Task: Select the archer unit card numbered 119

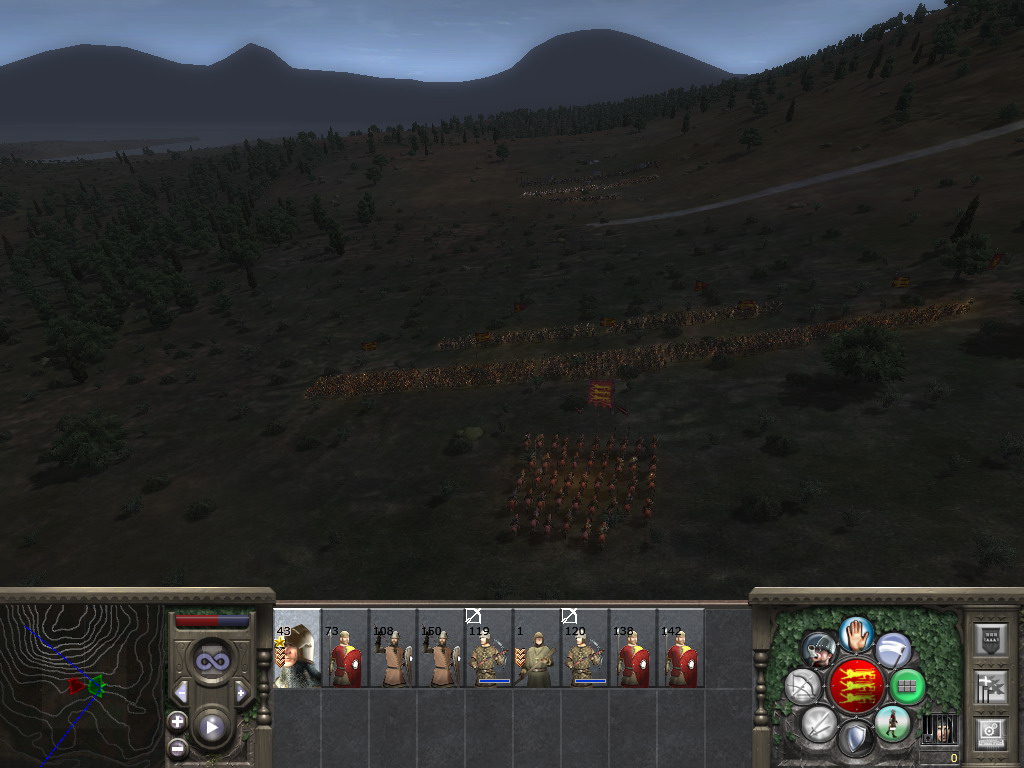Action: pyautogui.click(x=489, y=648)
